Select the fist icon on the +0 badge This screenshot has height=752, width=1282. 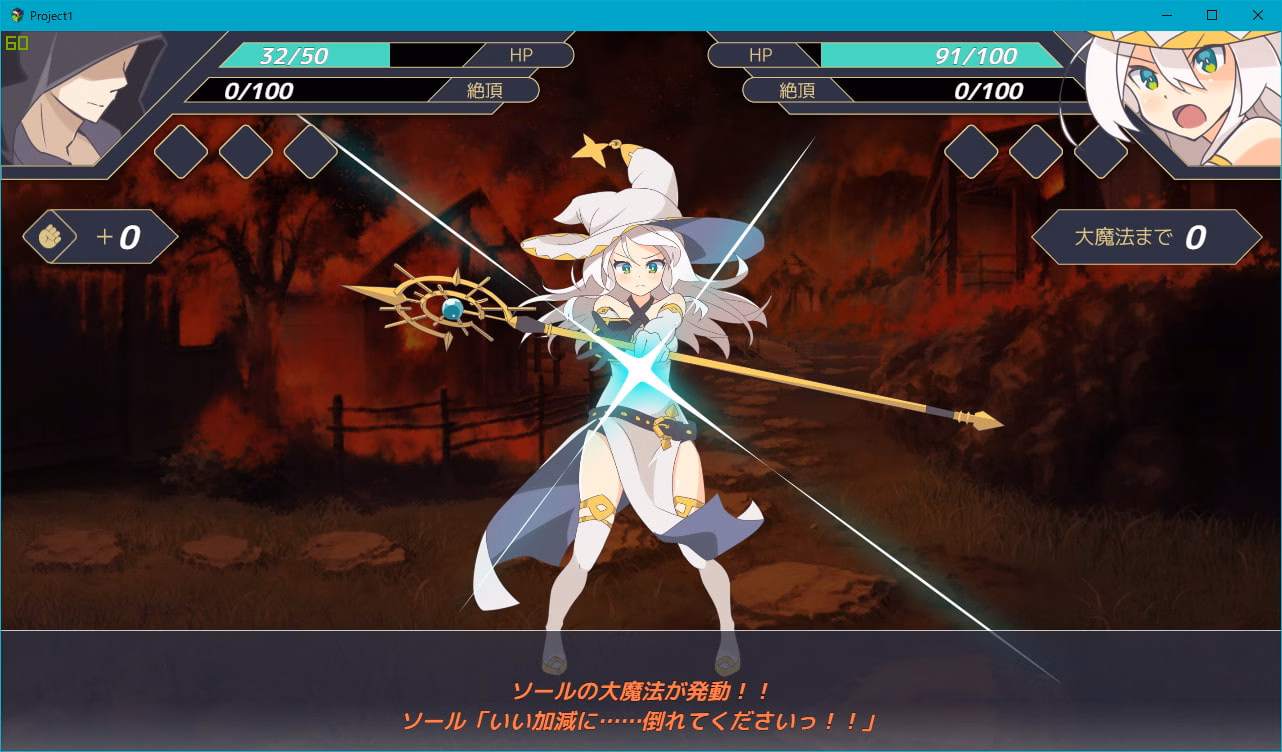48,238
